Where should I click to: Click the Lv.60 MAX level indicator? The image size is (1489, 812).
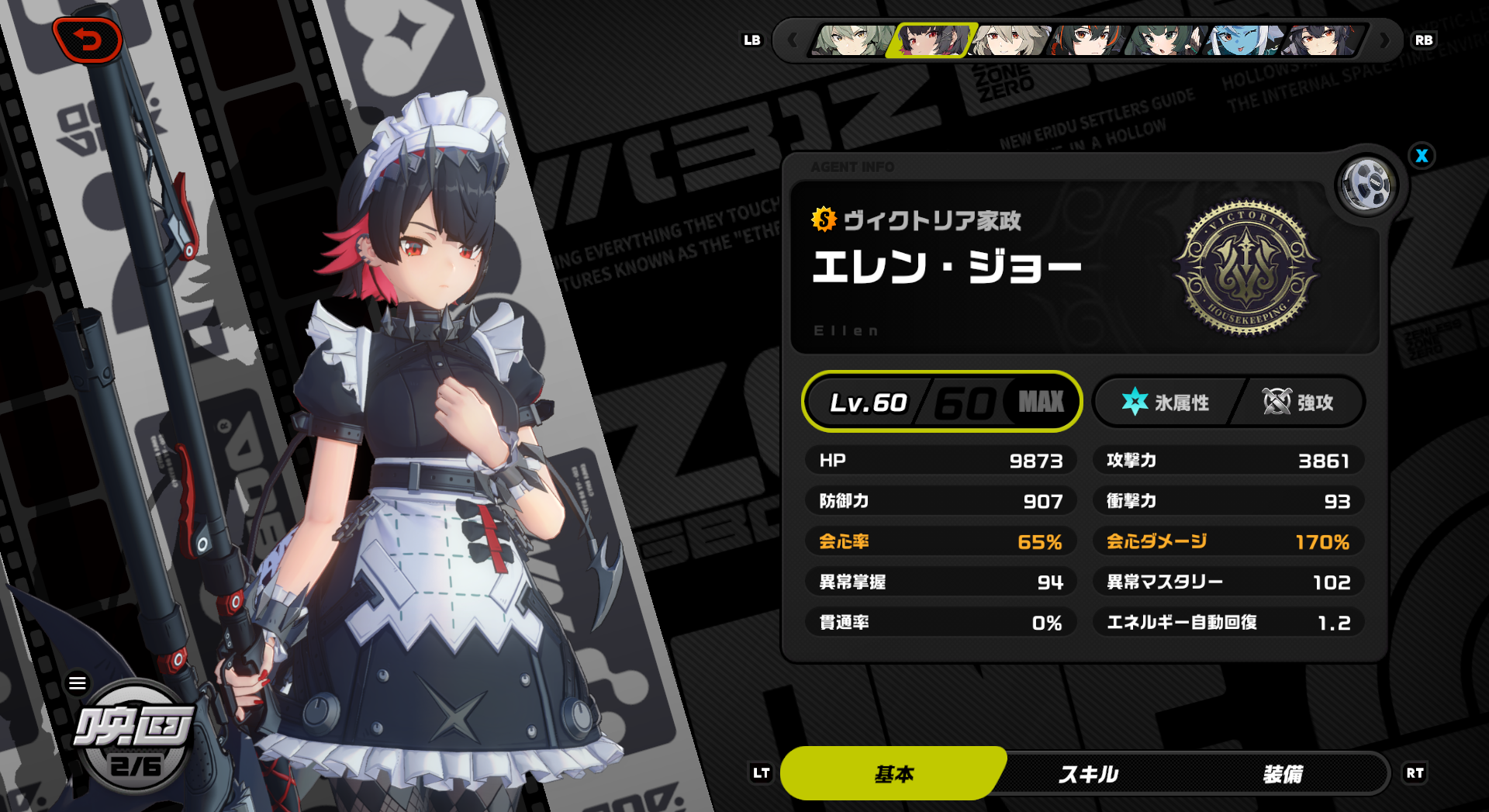point(941,402)
